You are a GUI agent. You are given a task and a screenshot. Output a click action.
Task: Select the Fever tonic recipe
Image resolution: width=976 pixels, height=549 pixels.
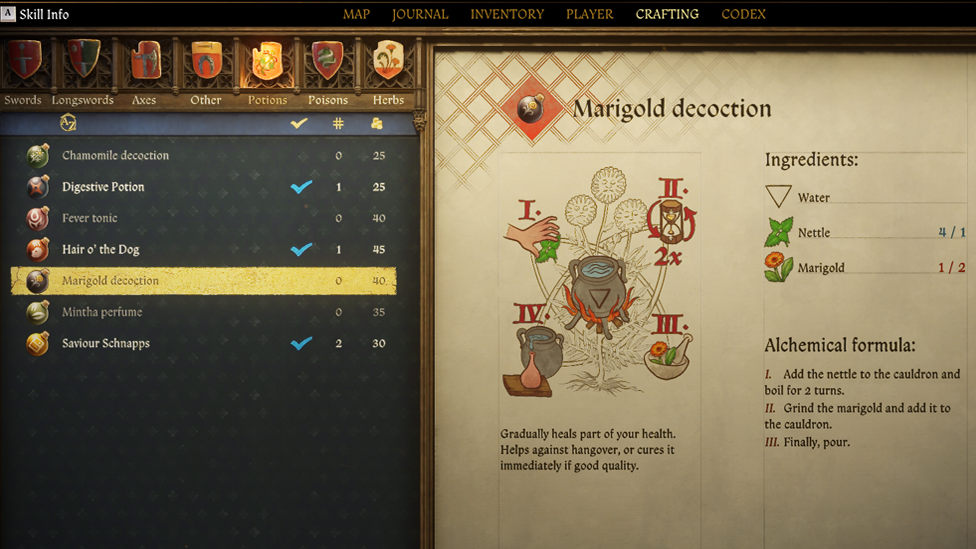point(90,218)
